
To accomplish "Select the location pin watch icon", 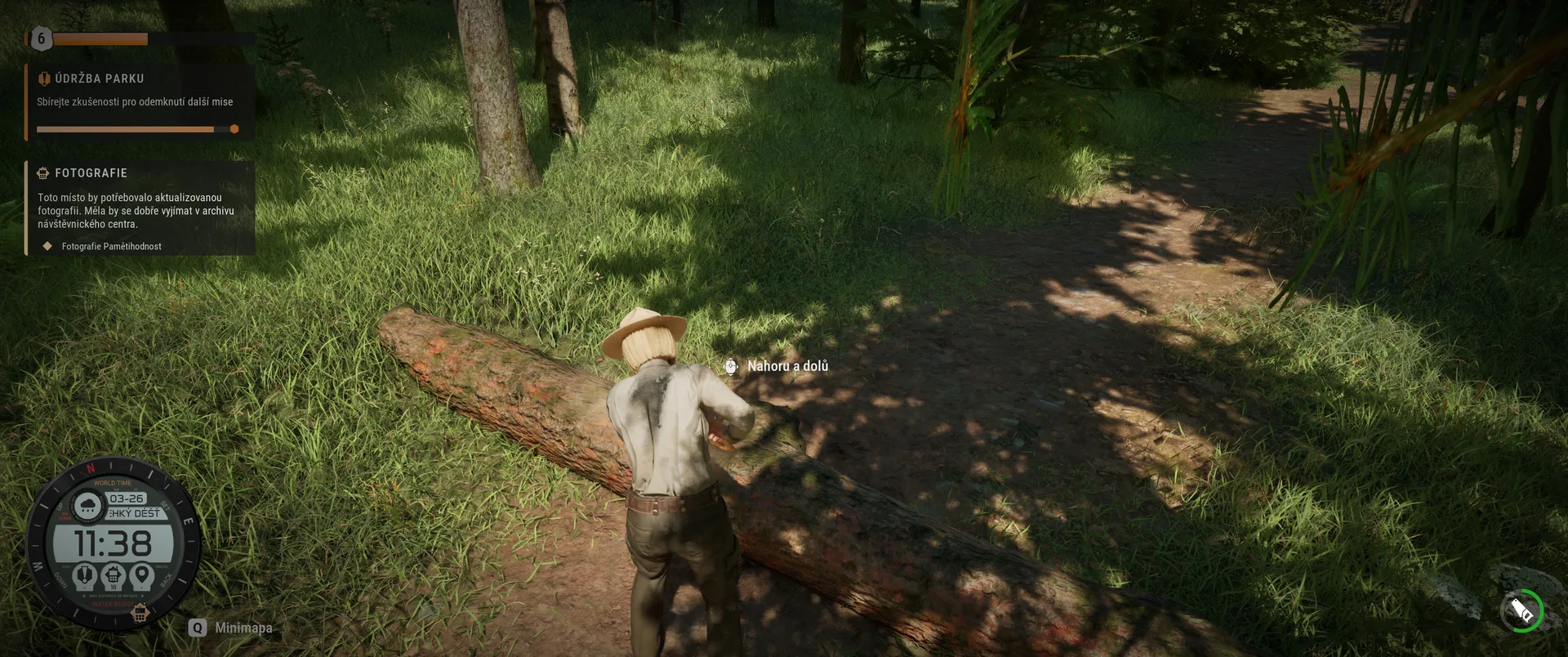I will coord(141,575).
